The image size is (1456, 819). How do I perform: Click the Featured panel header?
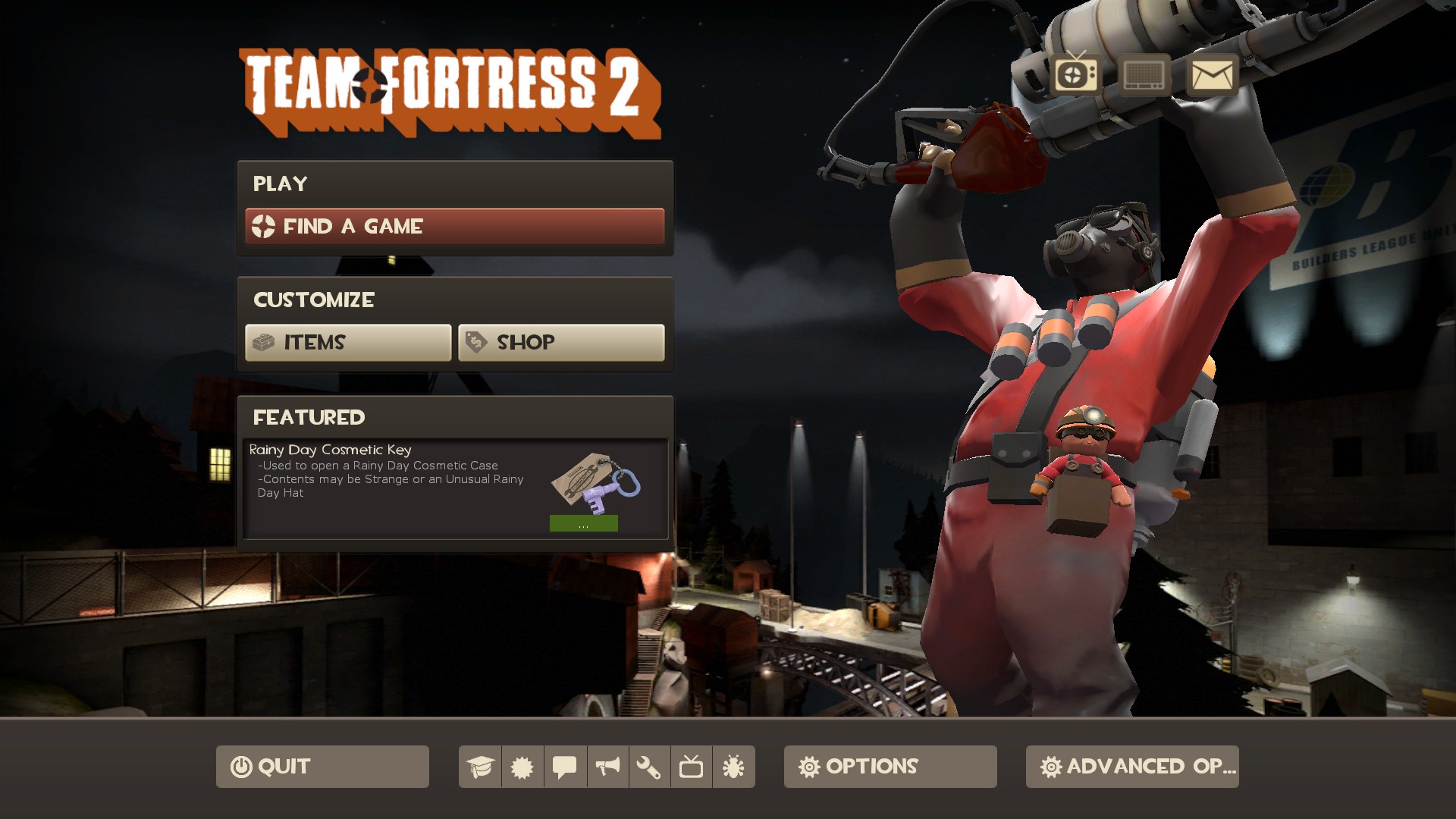point(309,416)
